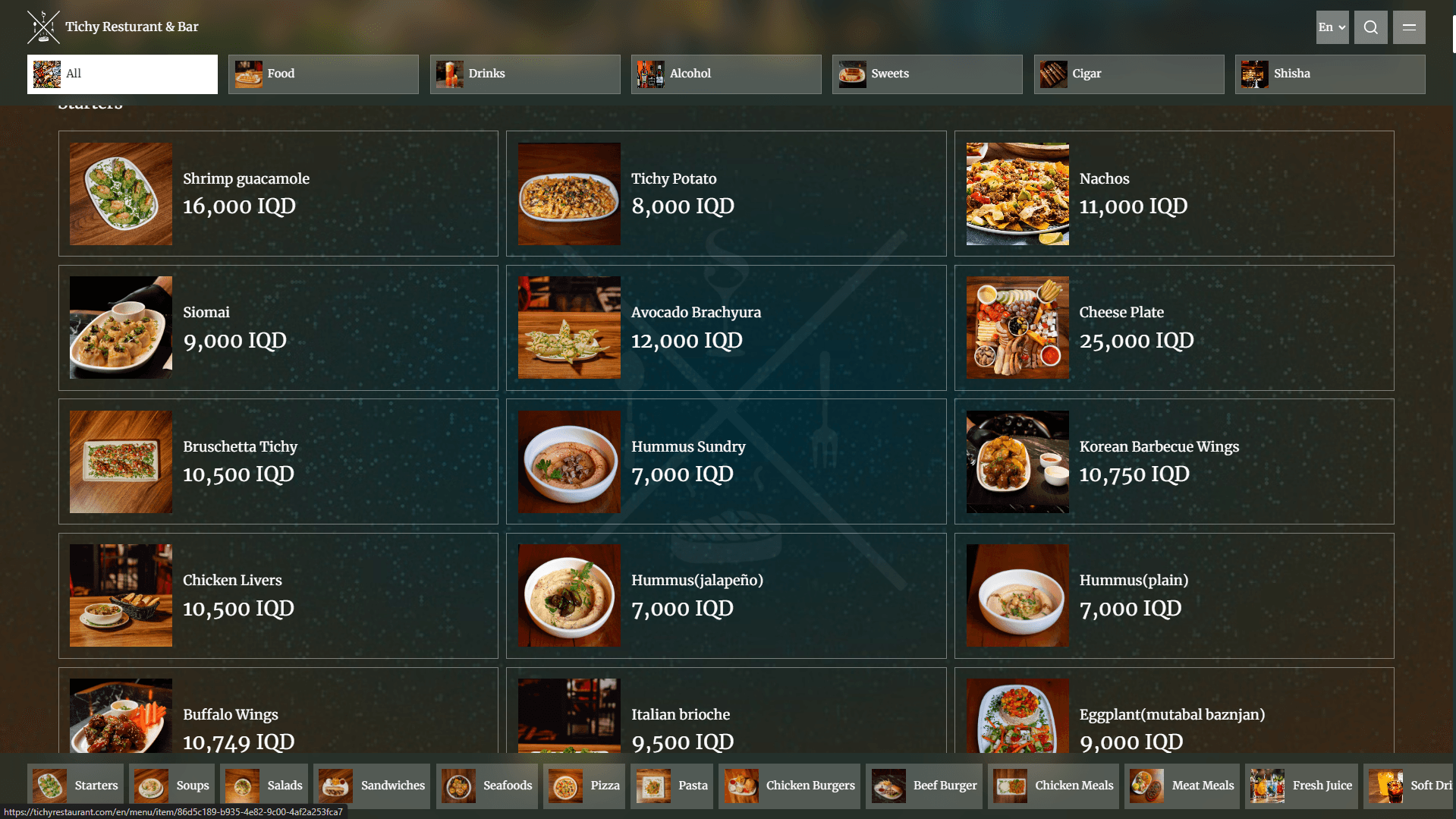
Task: Open the Shrimp guacamole item
Action: tap(278, 194)
